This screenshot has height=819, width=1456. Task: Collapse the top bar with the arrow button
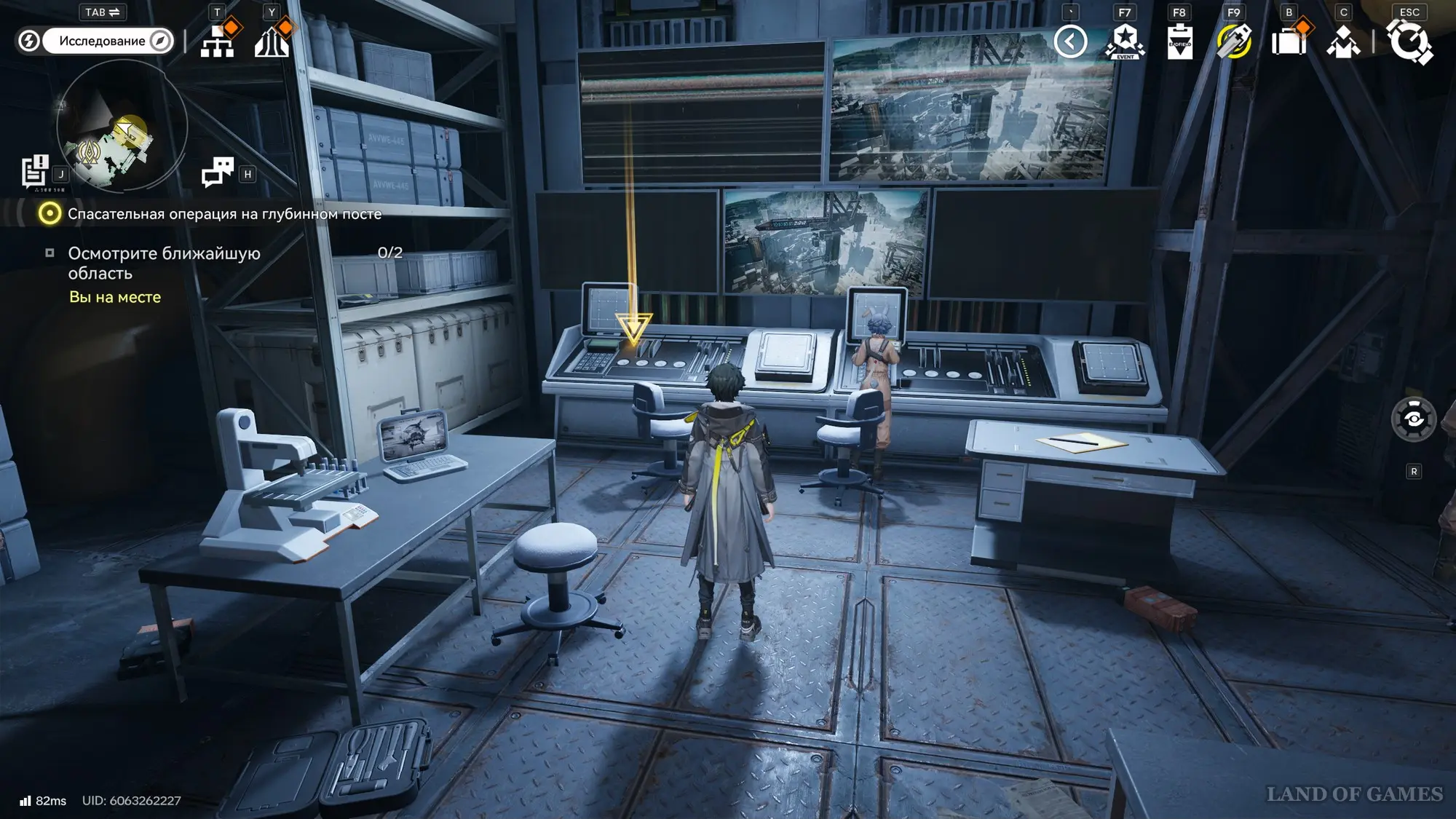click(x=1070, y=41)
